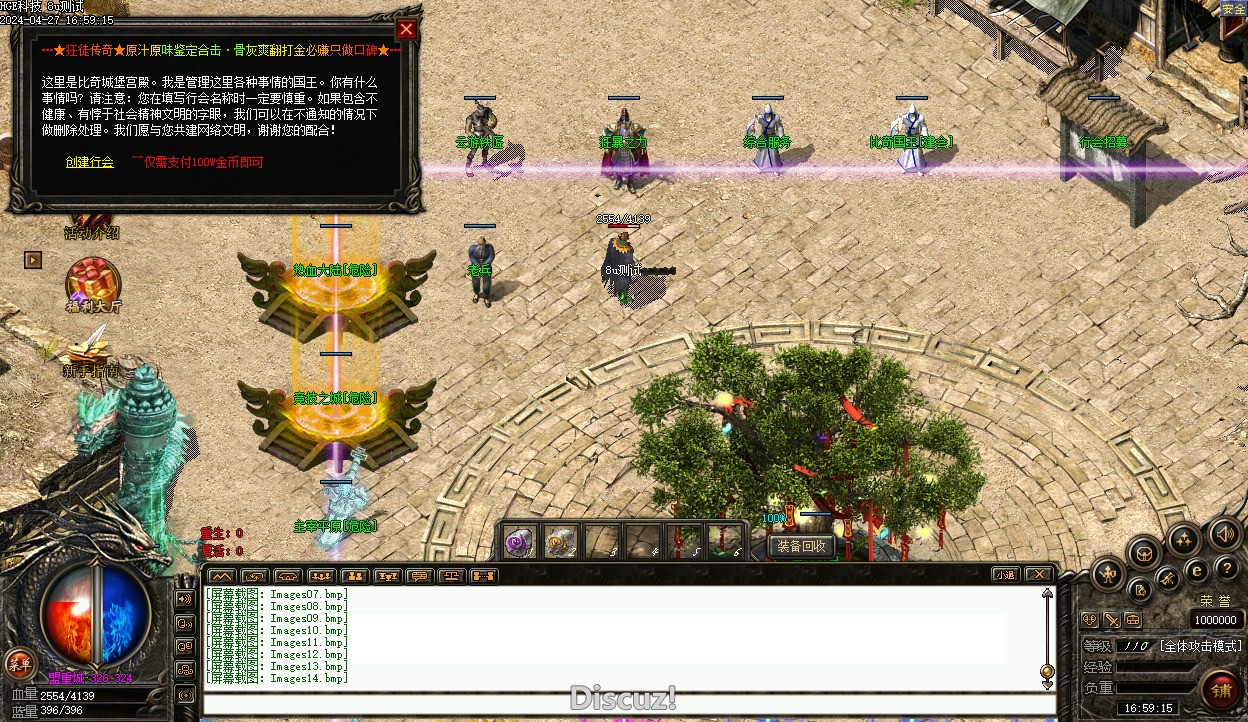Open the four-star skills button
1248x722 pixels.
pyautogui.click(x=1184, y=541)
